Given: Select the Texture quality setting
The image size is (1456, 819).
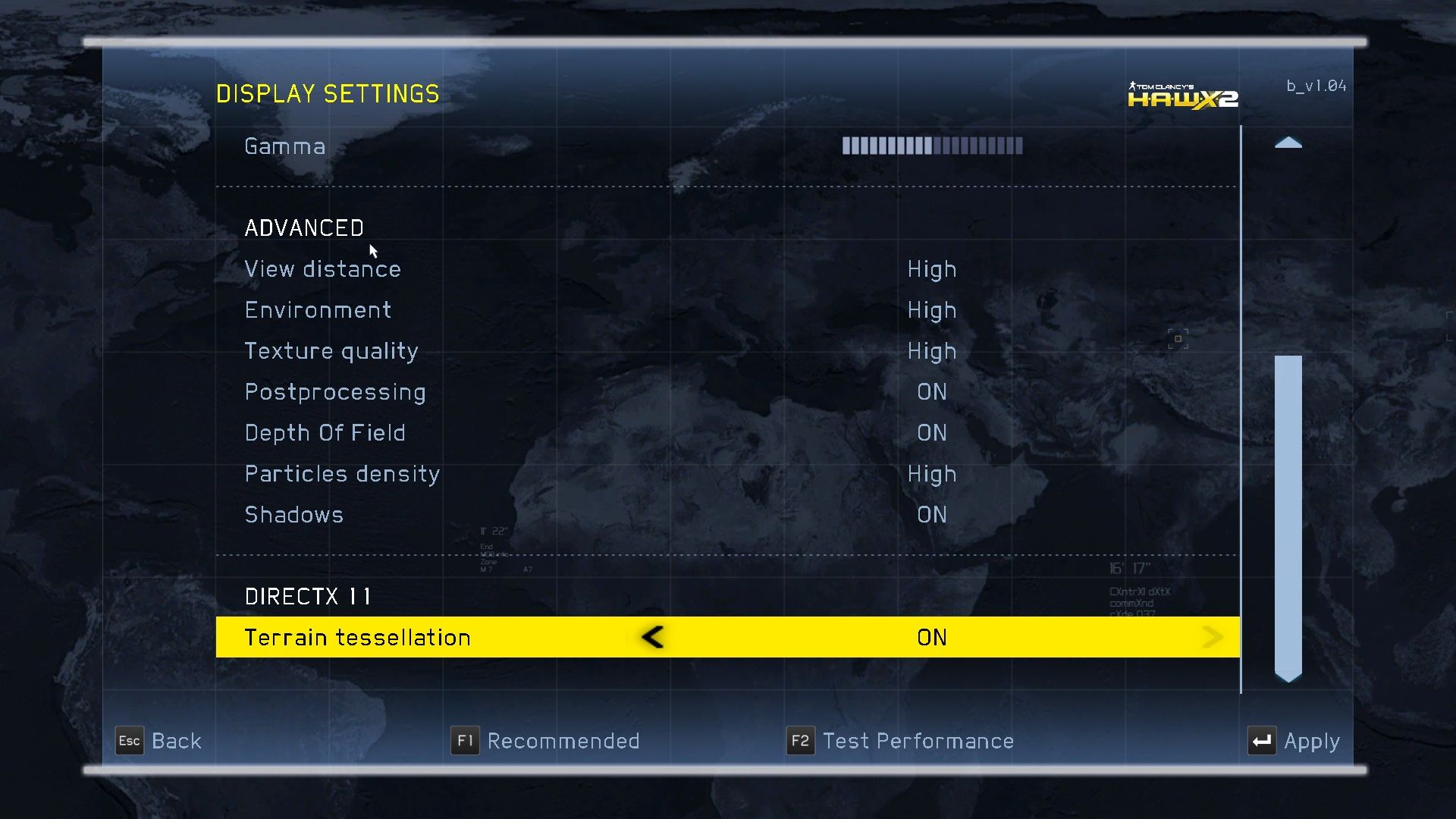Looking at the screenshot, I should coord(331,351).
